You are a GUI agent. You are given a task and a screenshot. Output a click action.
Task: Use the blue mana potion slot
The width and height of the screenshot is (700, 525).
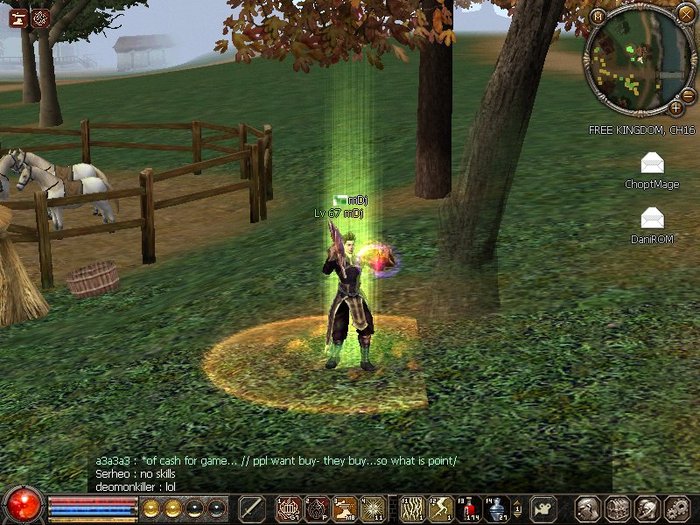click(497, 508)
